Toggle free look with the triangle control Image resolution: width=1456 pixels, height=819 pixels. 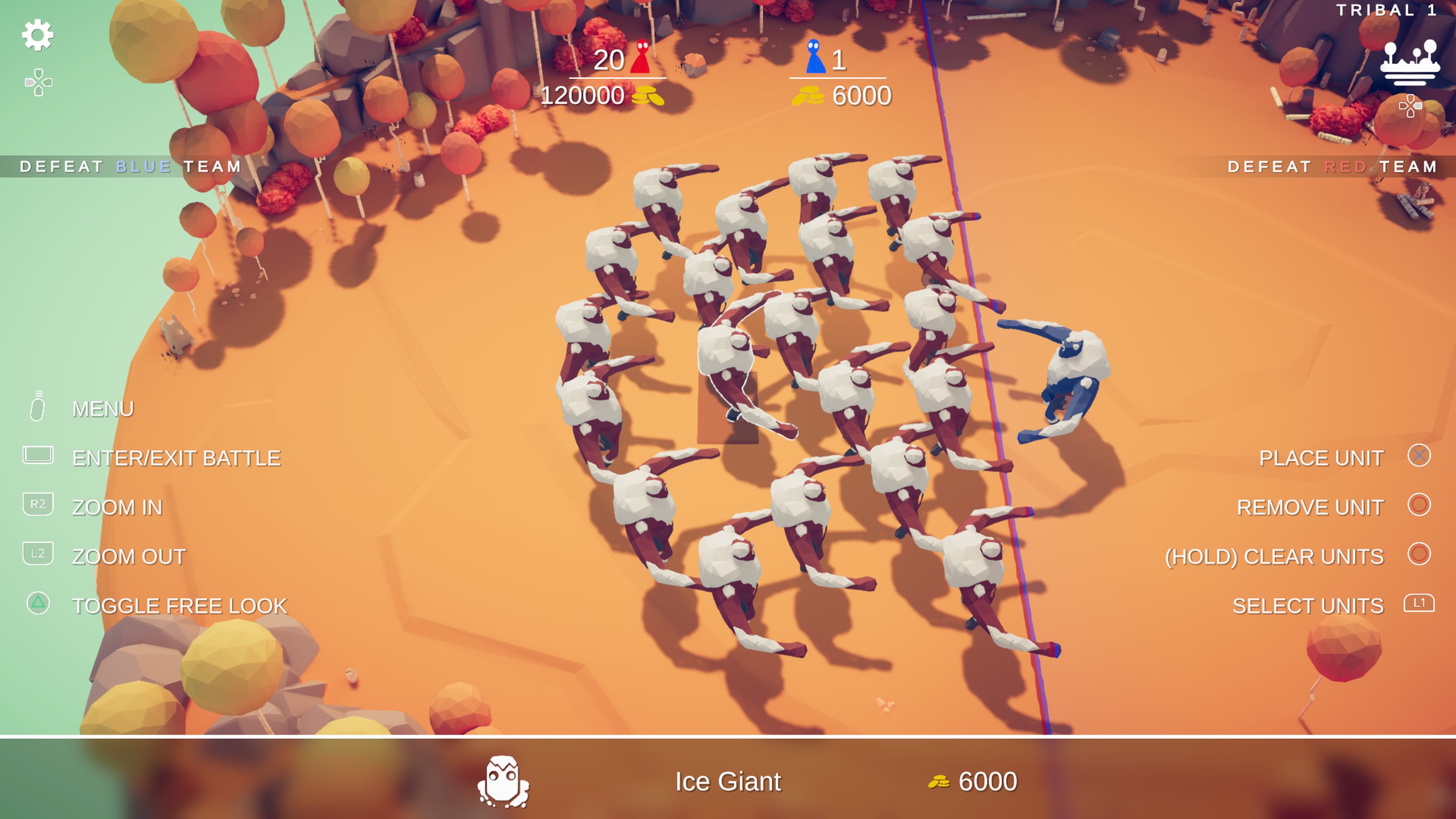click(x=37, y=604)
